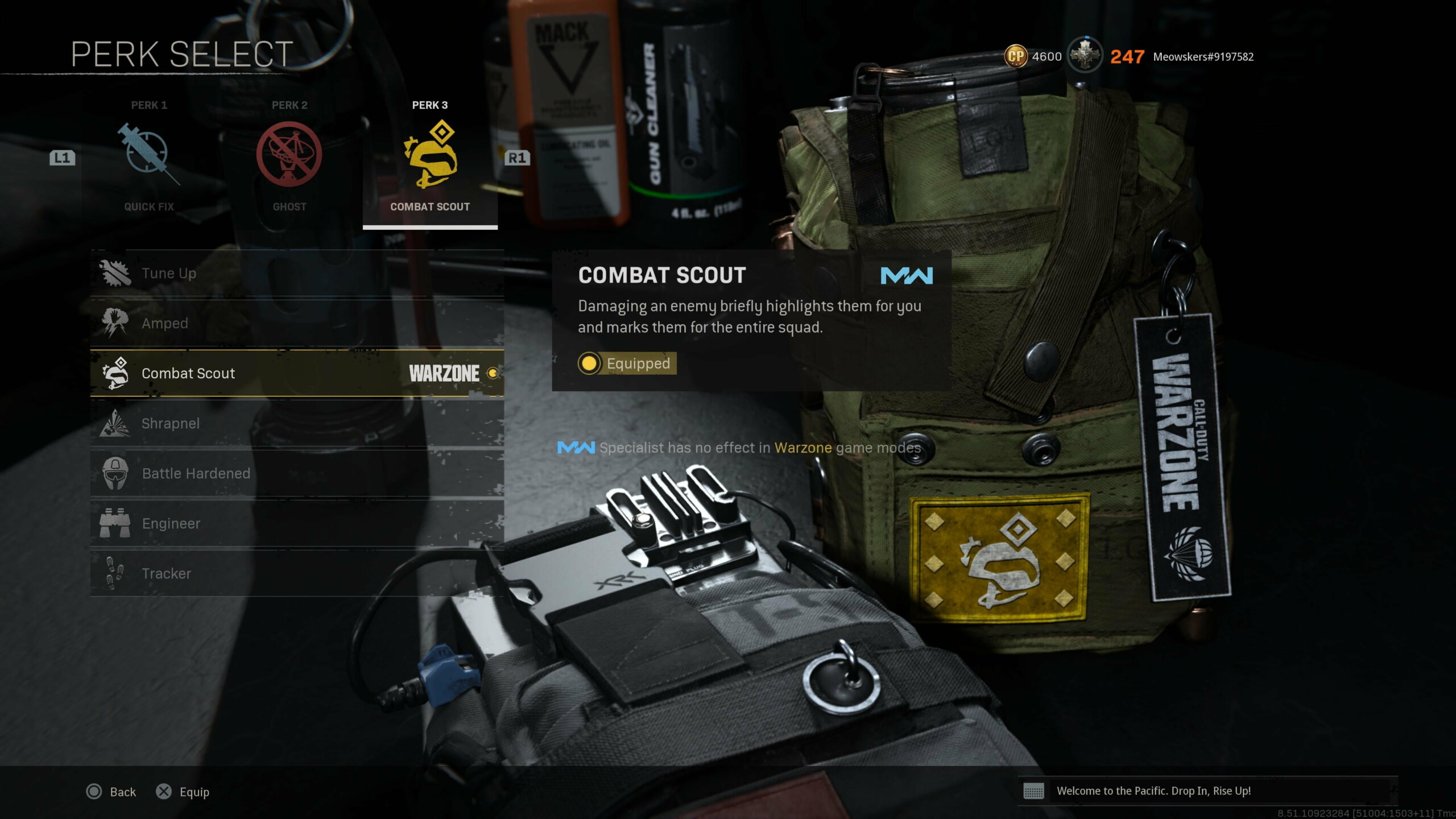Select the Engineer perk
This screenshot has height=819, width=1456.
click(296, 523)
